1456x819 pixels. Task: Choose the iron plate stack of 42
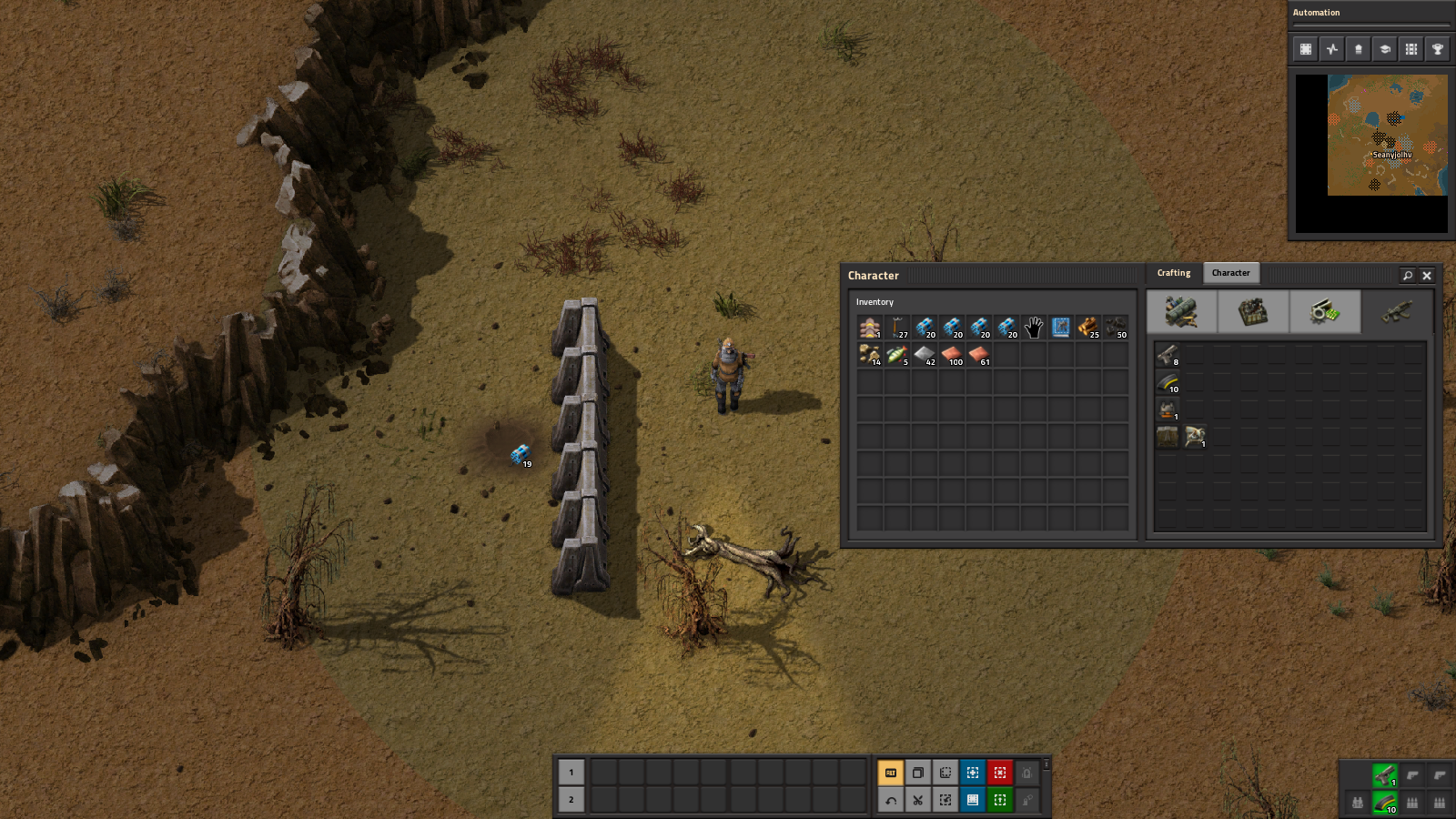coord(925,355)
